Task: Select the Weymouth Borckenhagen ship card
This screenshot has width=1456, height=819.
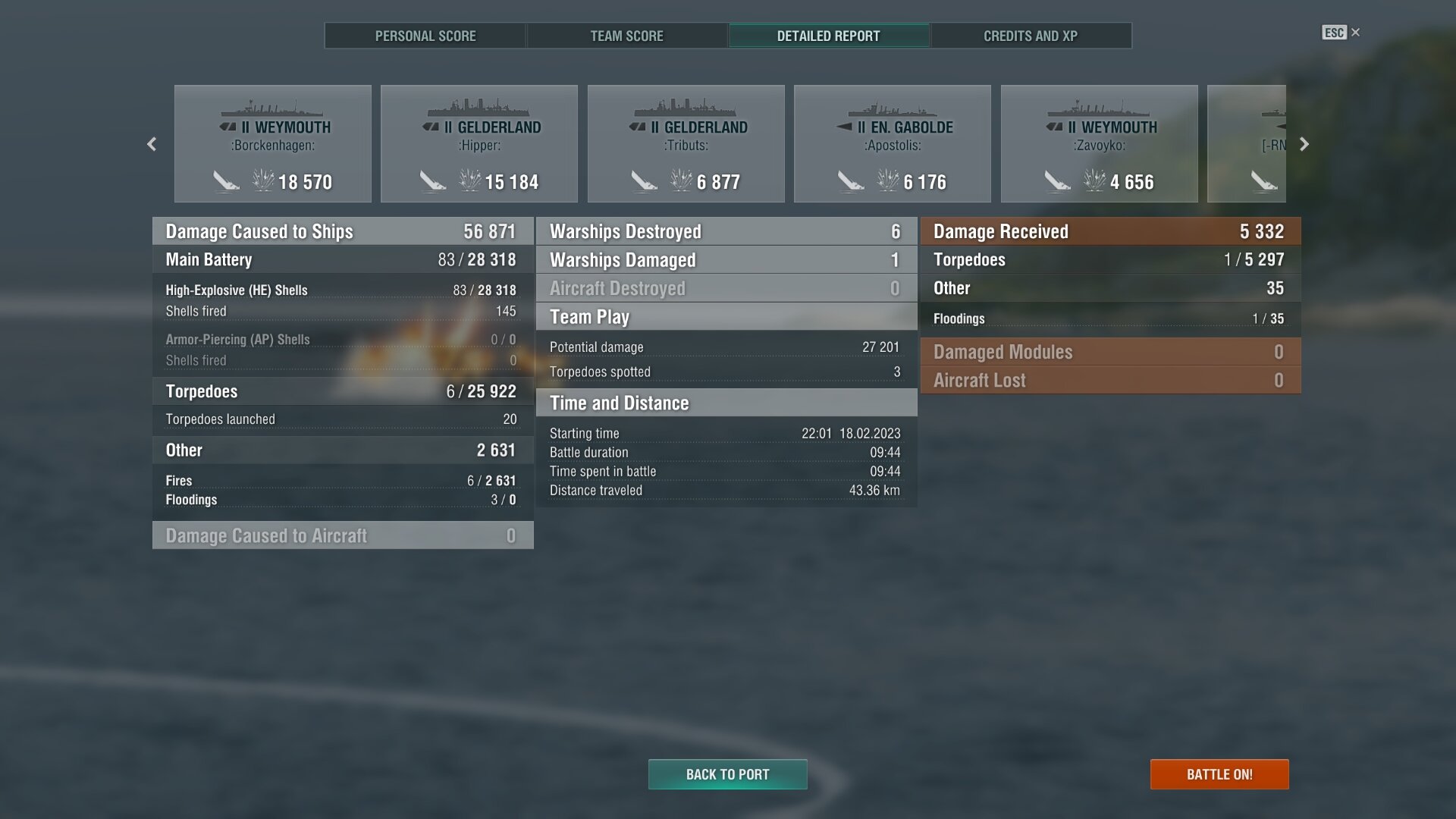Action: 273,144
